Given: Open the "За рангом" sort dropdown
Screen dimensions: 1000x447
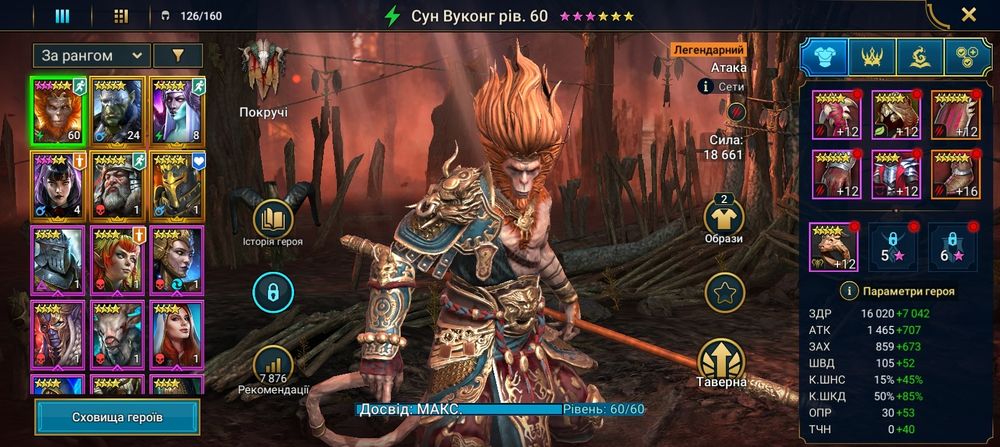Looking at the screenshot, I should tap(91, 56).
